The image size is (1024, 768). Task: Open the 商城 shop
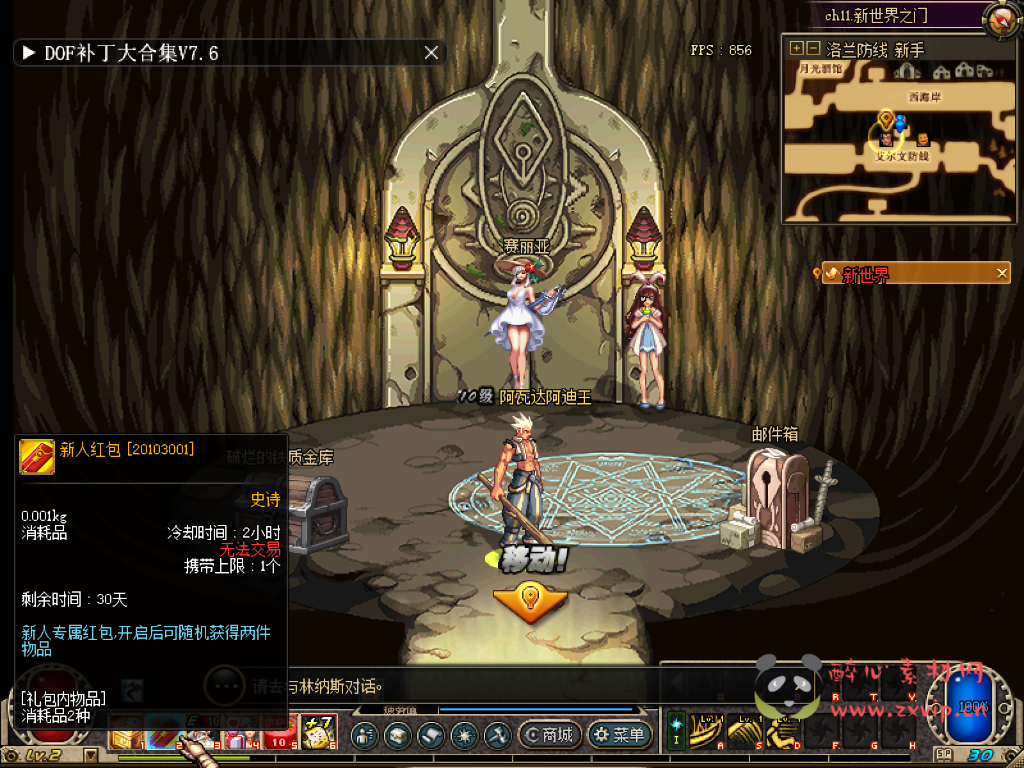[x=549, y=736]
